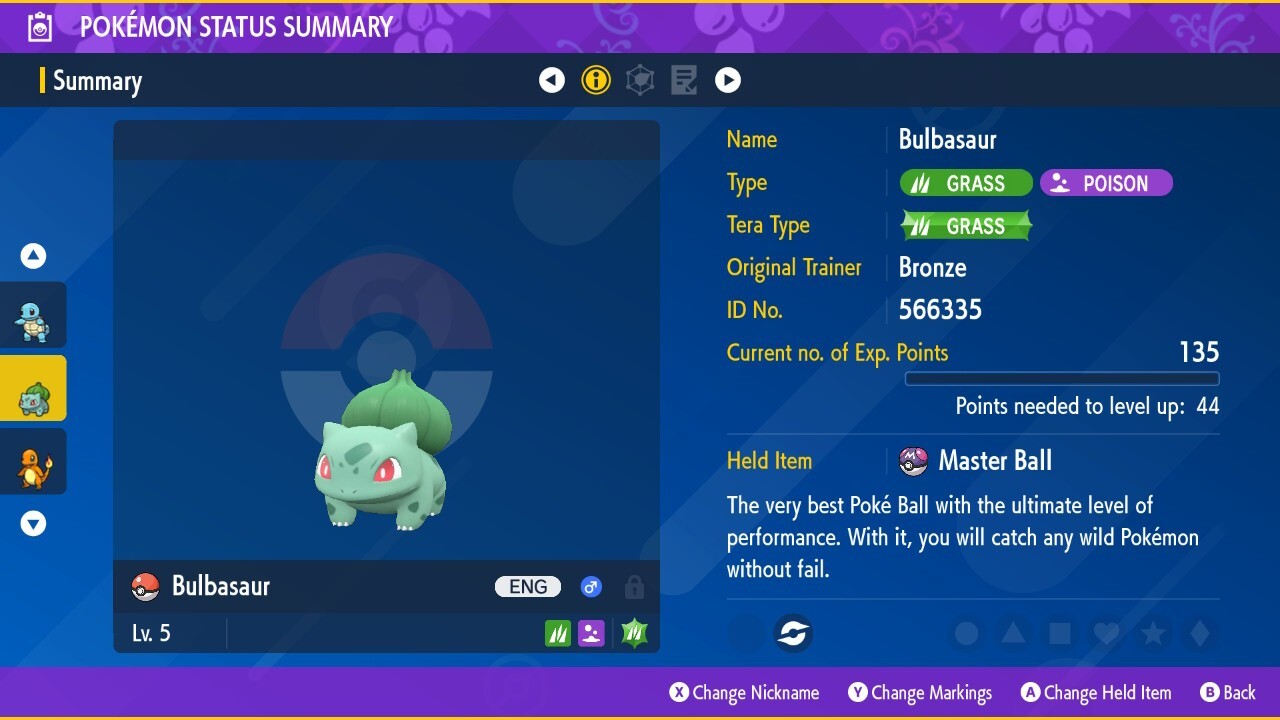Image resolution: width=1280 pixels, height=720 pixels.
Task: Open the moves and stats page icon
Action: (x=684, y=80)
